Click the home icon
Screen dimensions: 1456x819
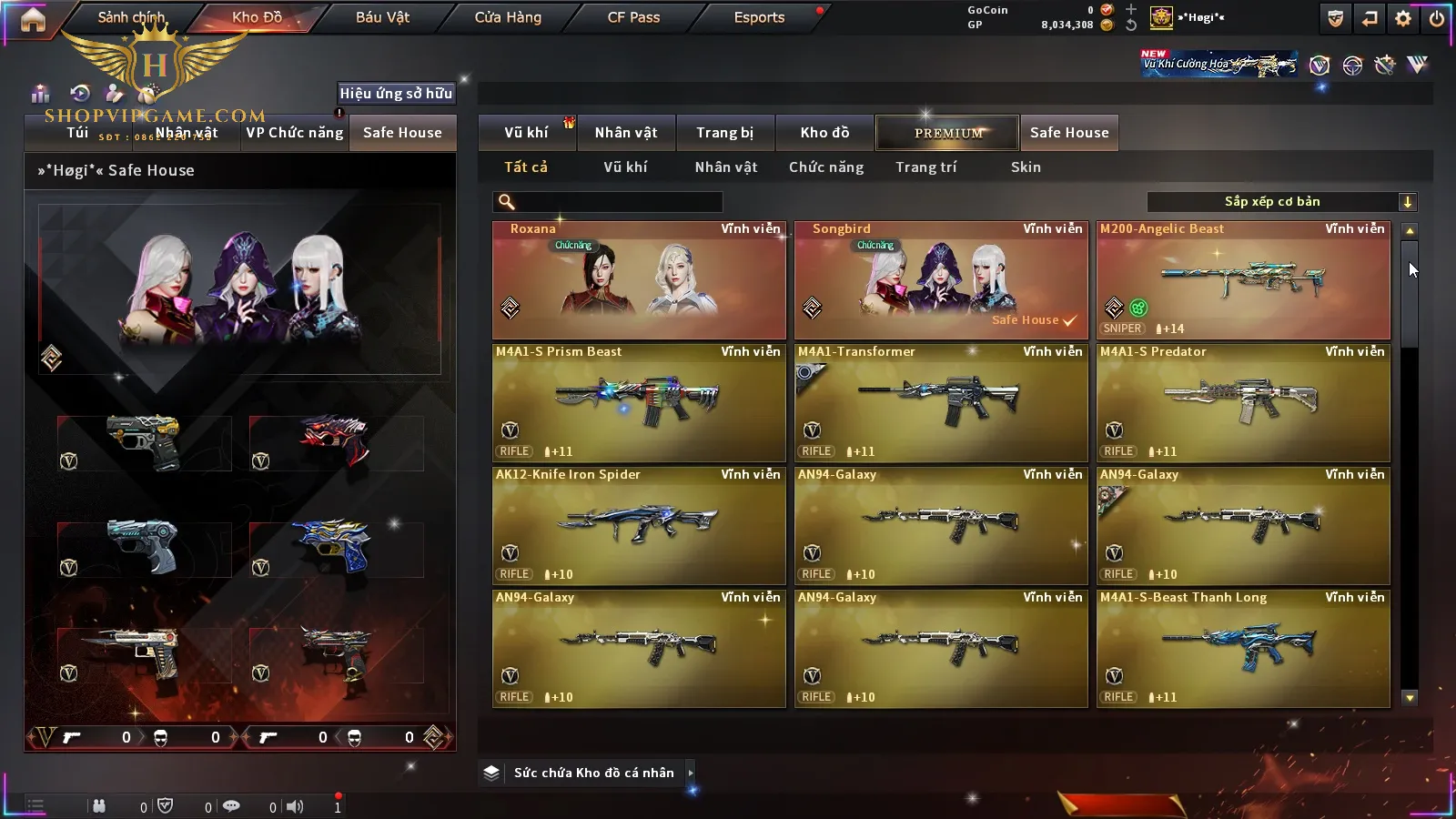33,19
